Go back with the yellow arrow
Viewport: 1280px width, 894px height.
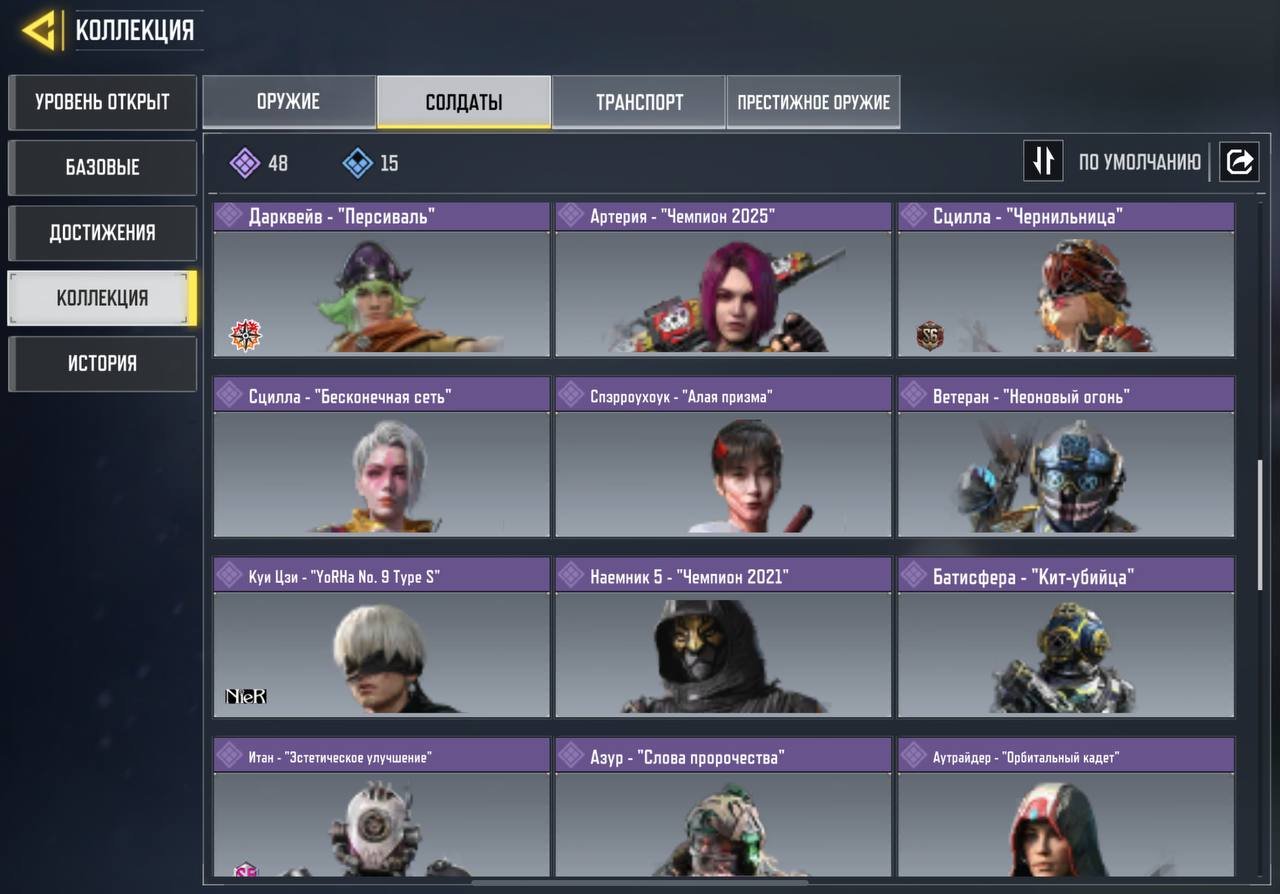pos(40,31)
